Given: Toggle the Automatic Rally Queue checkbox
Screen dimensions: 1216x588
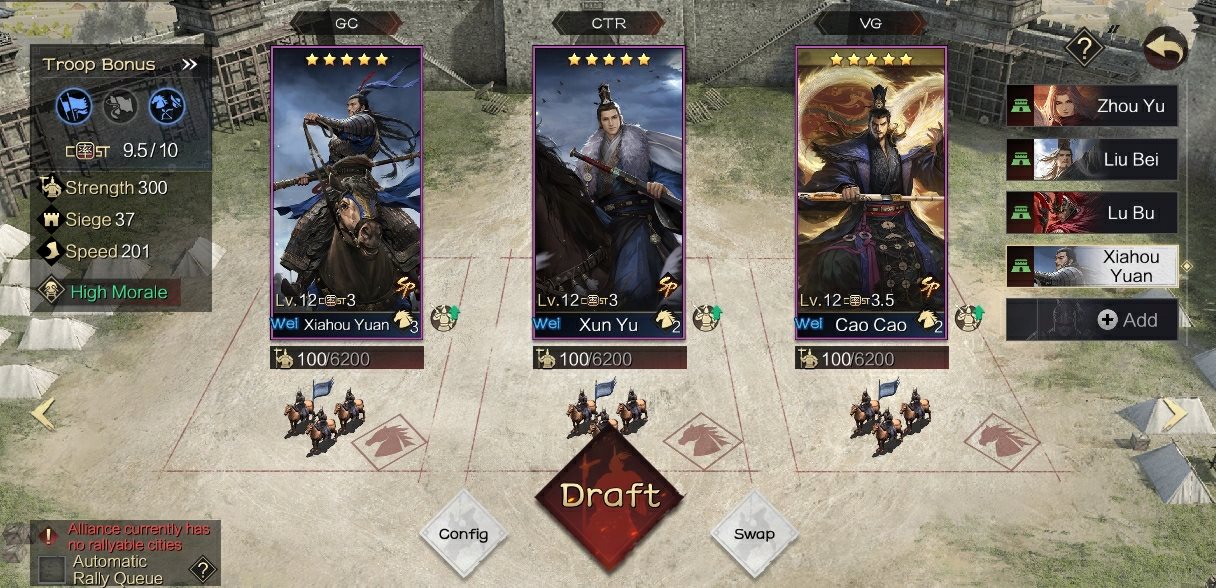Looking at the screenshot, I should [52, 570].
